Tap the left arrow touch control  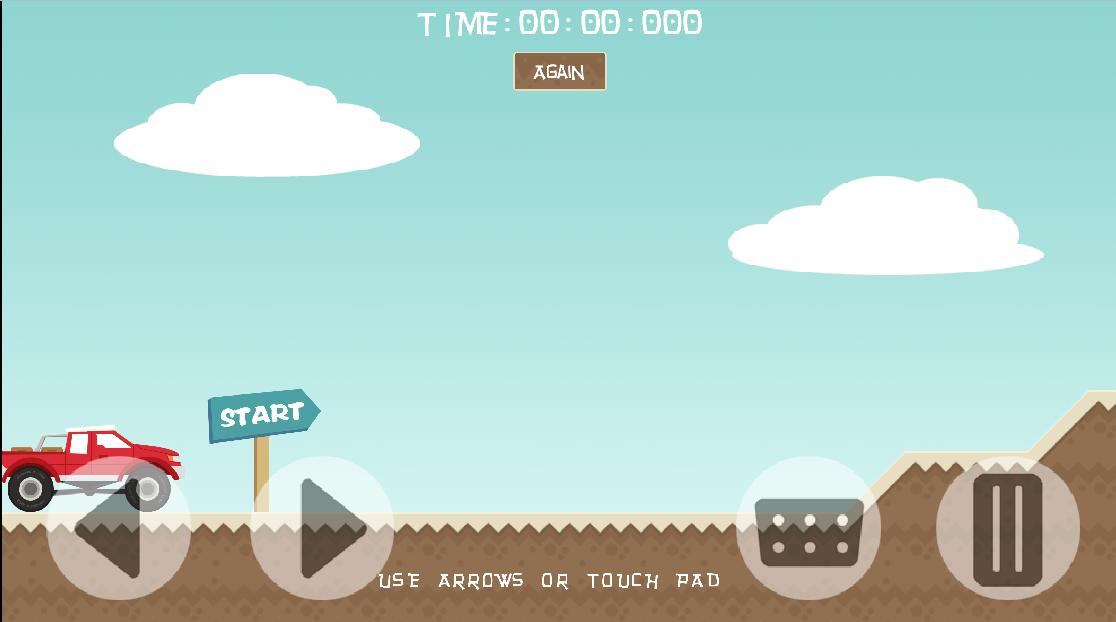coord(118,529)
